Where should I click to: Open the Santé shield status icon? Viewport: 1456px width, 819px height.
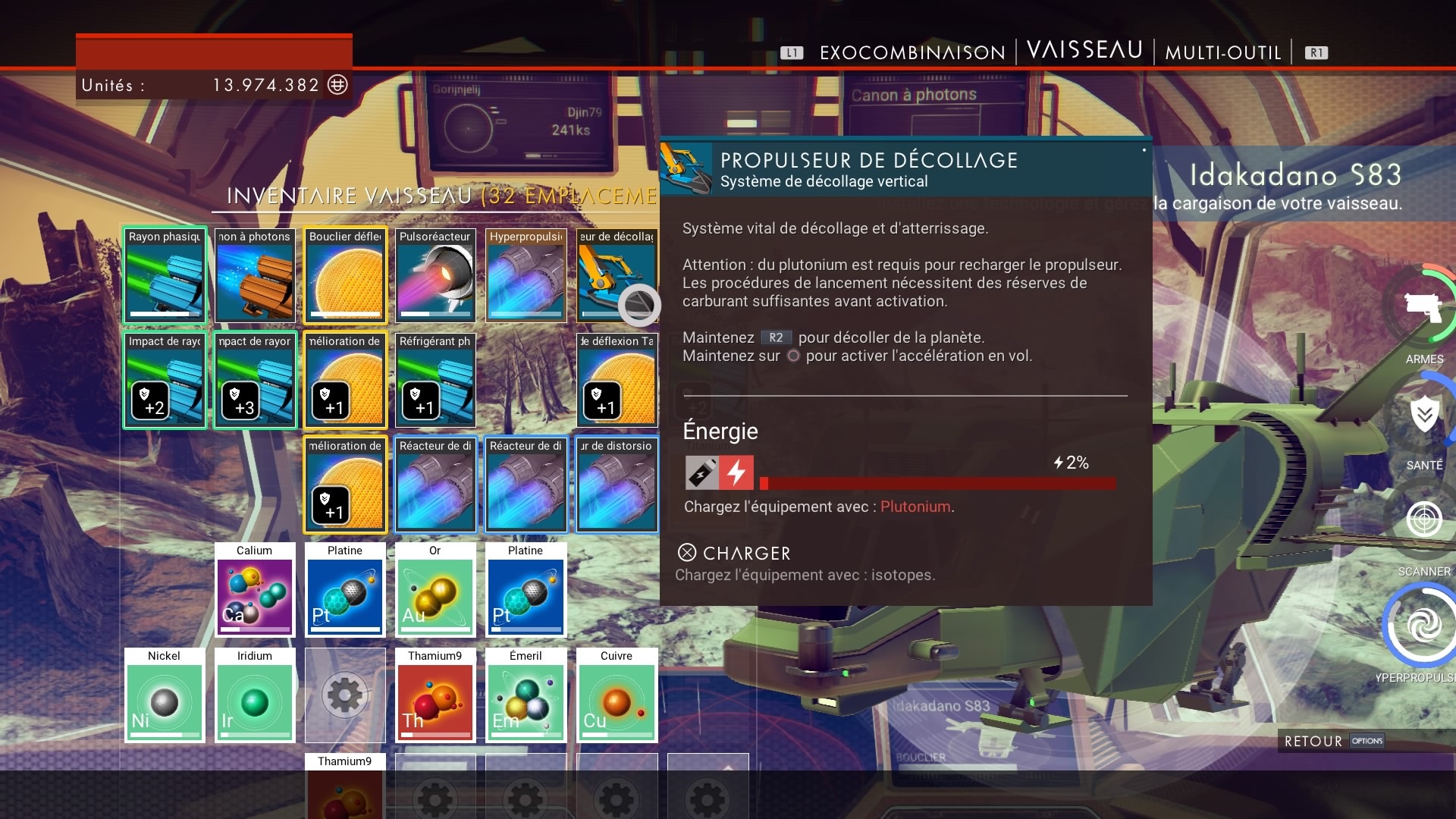(1424, 415)
